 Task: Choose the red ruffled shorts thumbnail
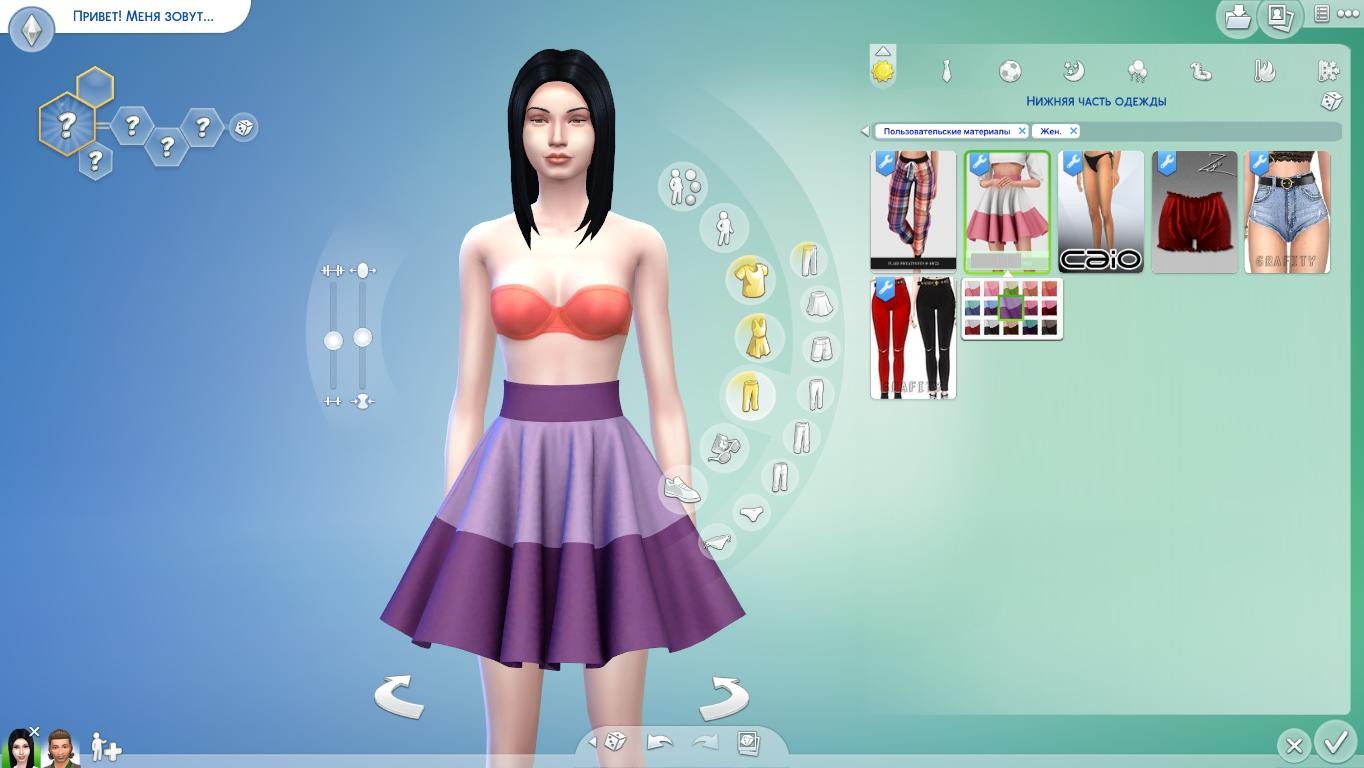[x=1194, y=212]
